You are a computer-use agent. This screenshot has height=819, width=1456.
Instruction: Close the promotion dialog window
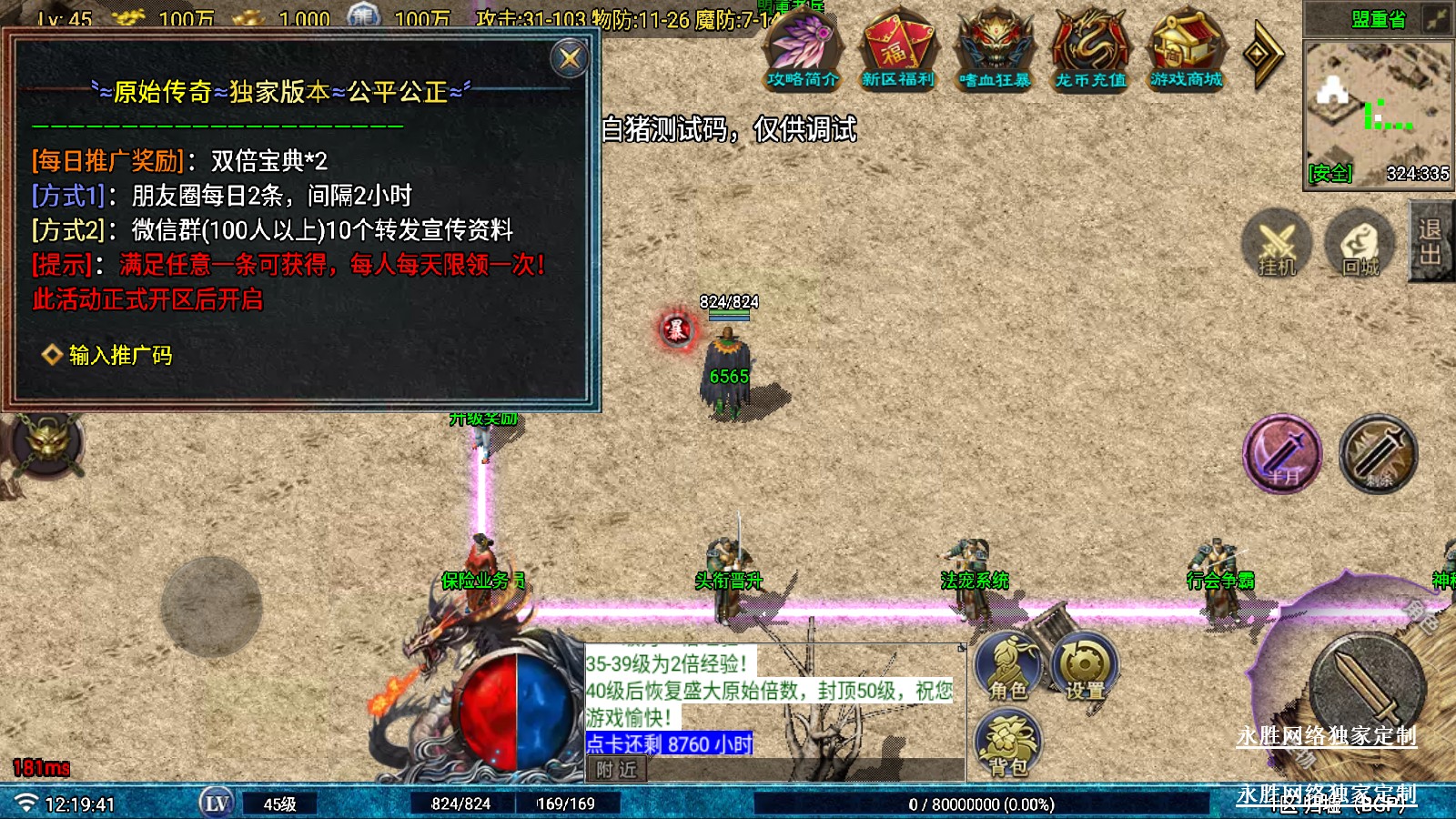pyautogui.click(x=571, y=59)
